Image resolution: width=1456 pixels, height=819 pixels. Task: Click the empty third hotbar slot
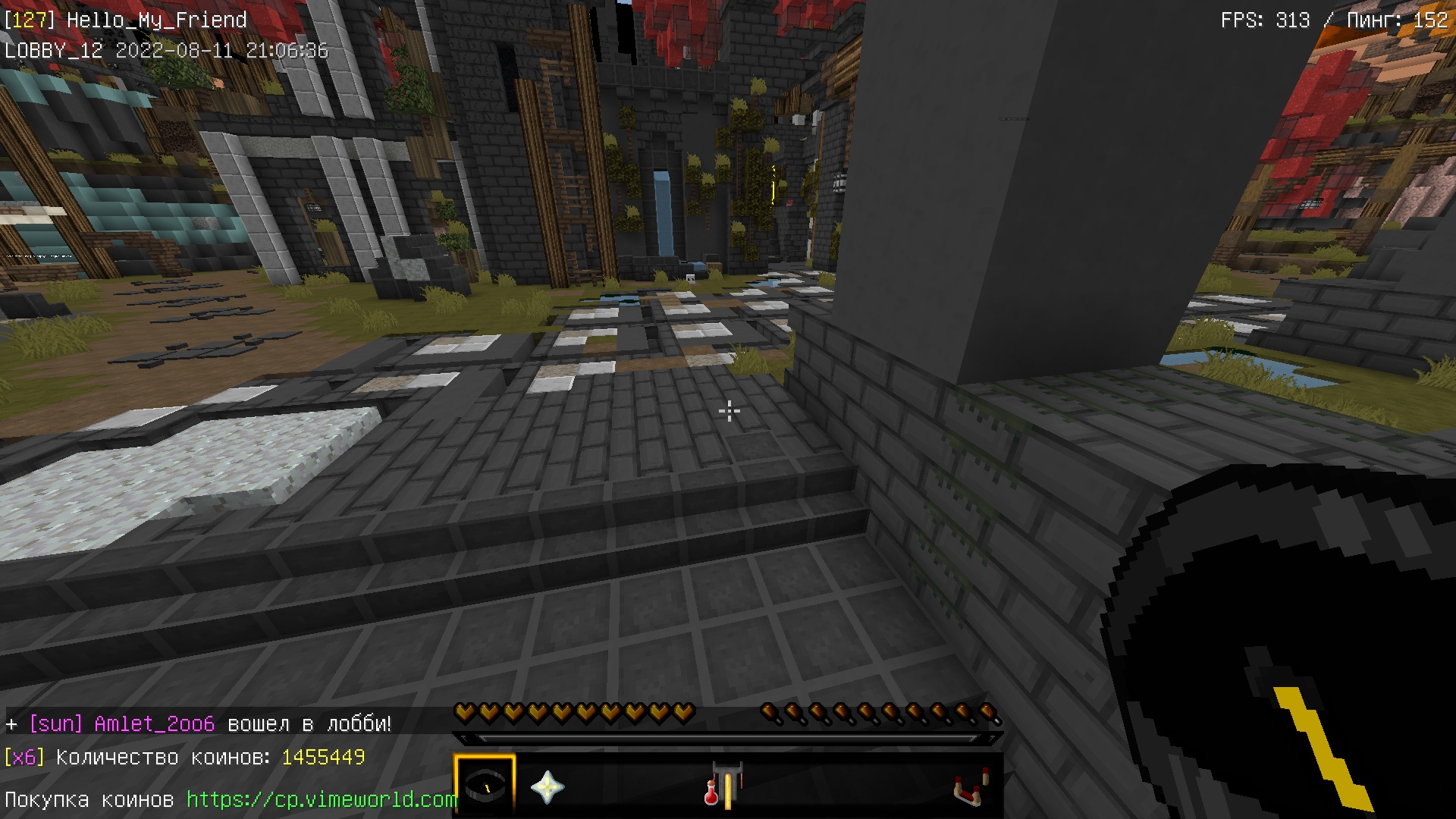click(x=607, y=786)
